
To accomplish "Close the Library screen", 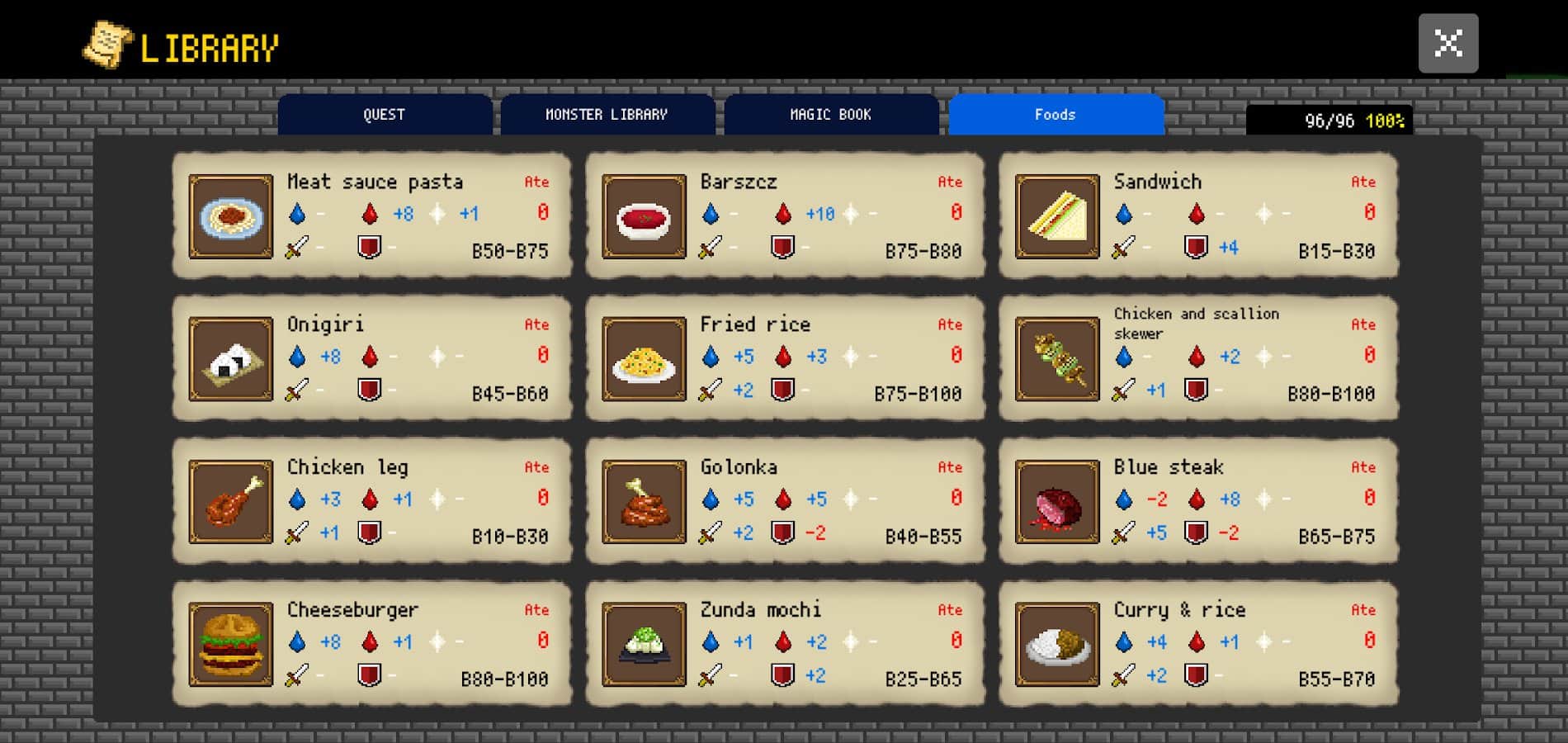I will pyautogui.click(x=1448, y=43).
